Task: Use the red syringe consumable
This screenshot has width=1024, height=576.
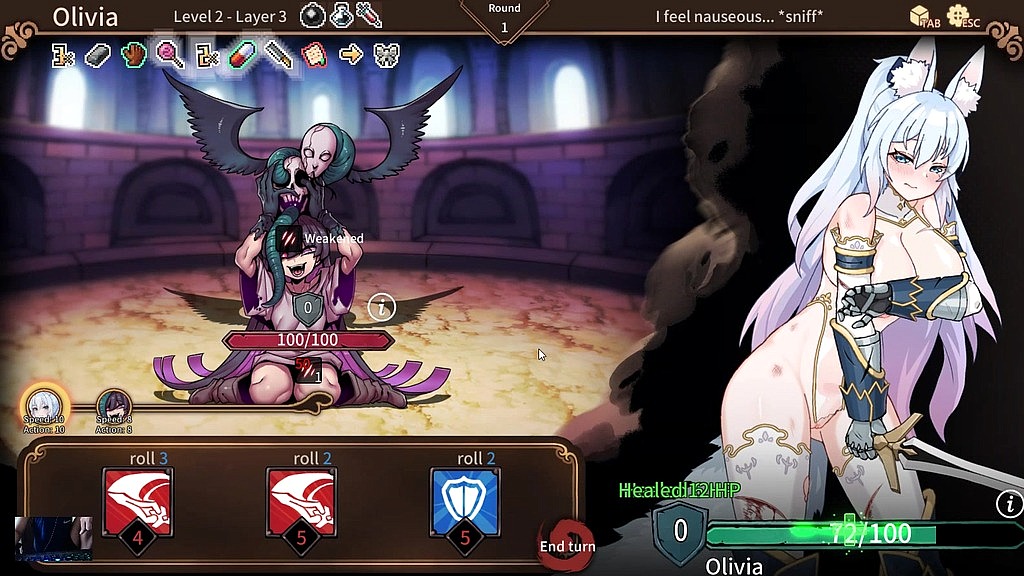Action: pos(369,16)
